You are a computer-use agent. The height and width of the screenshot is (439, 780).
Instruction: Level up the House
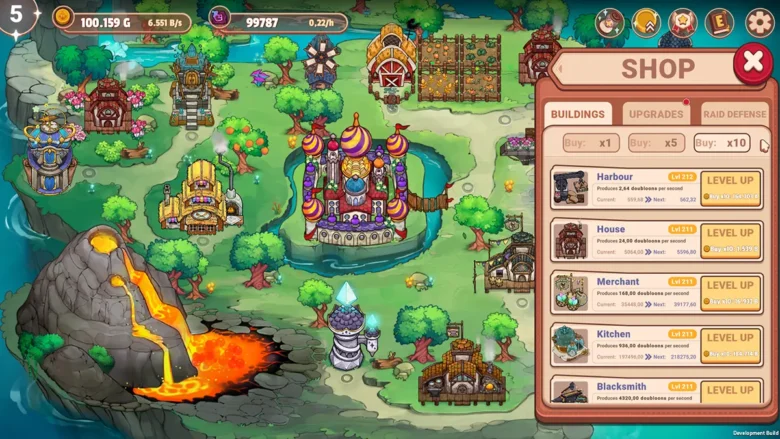click(730, 240)
